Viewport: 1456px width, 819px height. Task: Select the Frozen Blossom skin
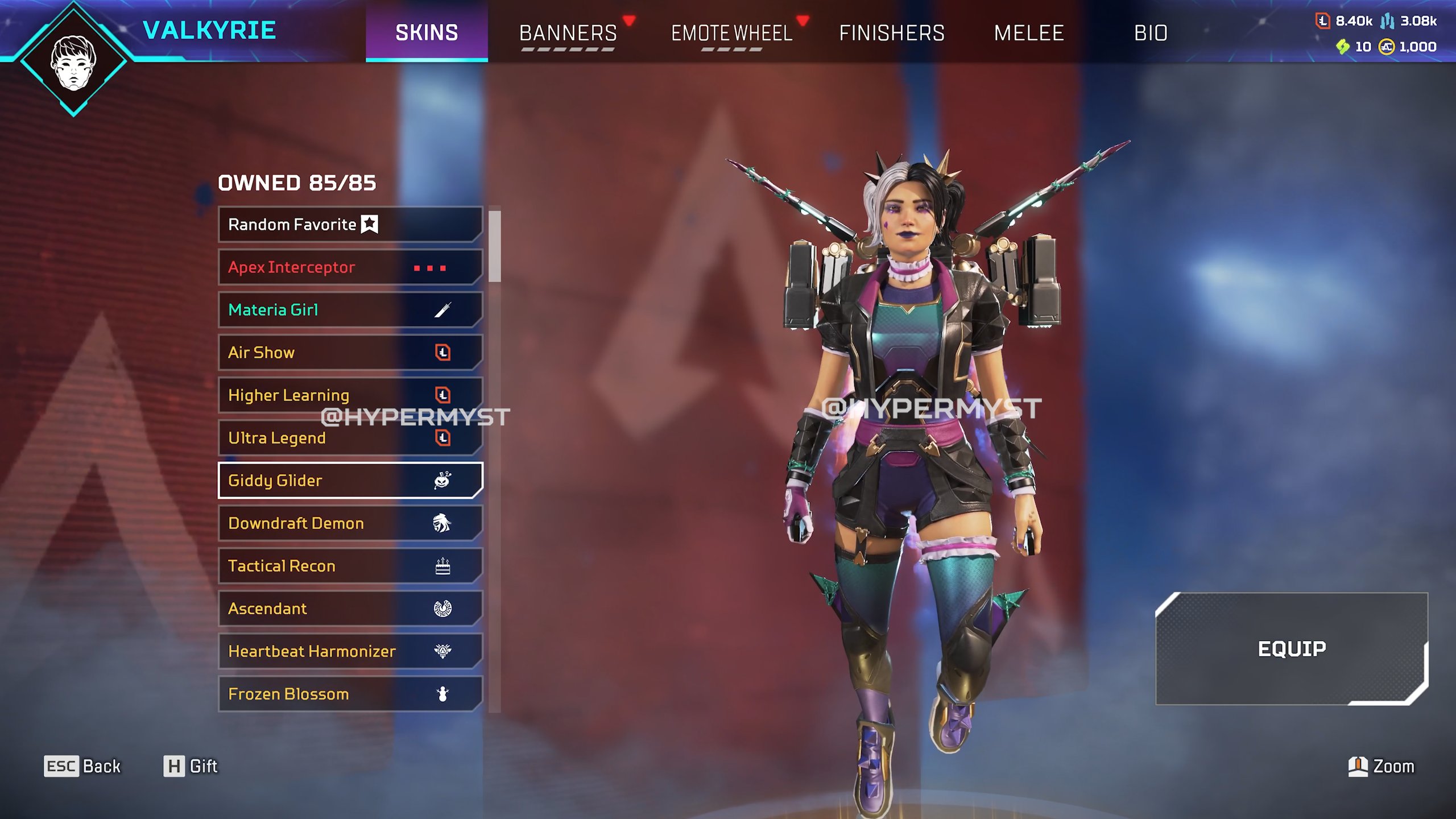pos(350,694)
